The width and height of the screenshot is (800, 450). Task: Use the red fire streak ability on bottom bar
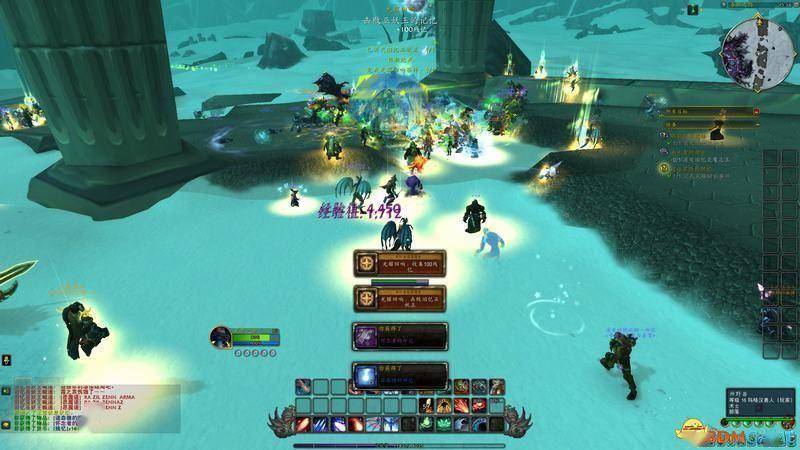coord(304,423)
